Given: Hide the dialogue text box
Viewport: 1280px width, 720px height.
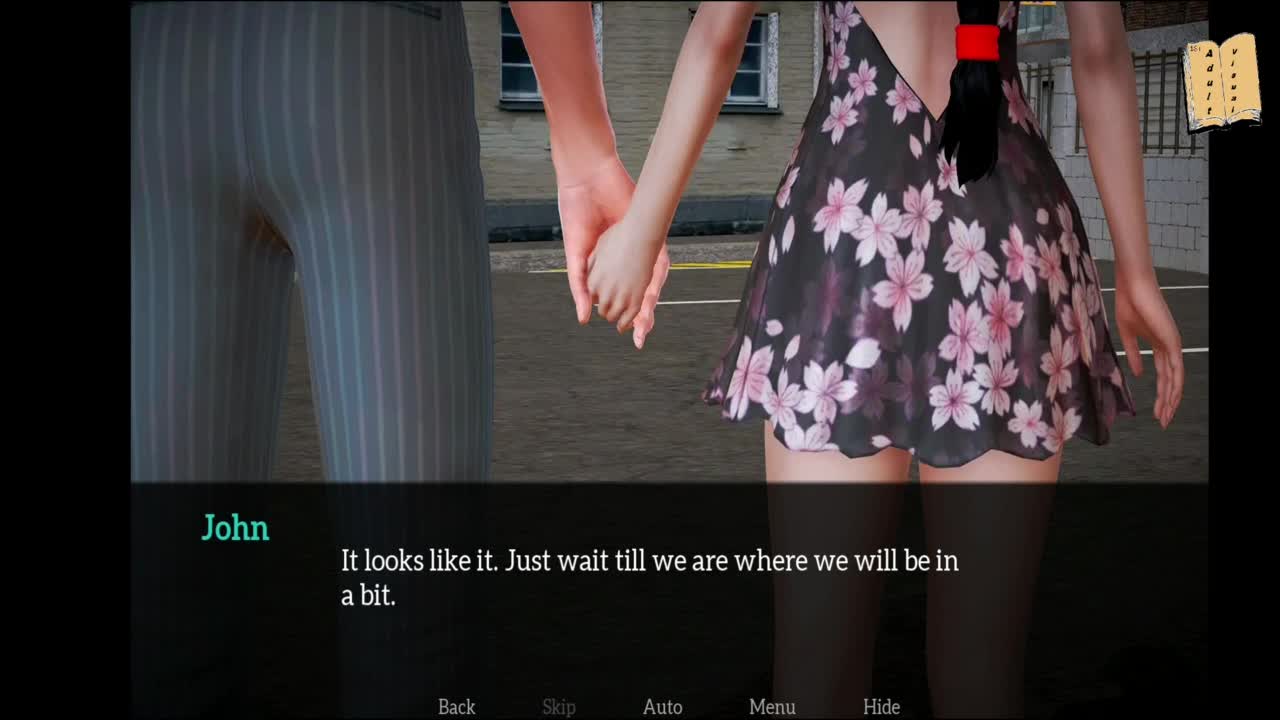Looking at the screenshot, I should pyautogui.click(x=881, y=707).
